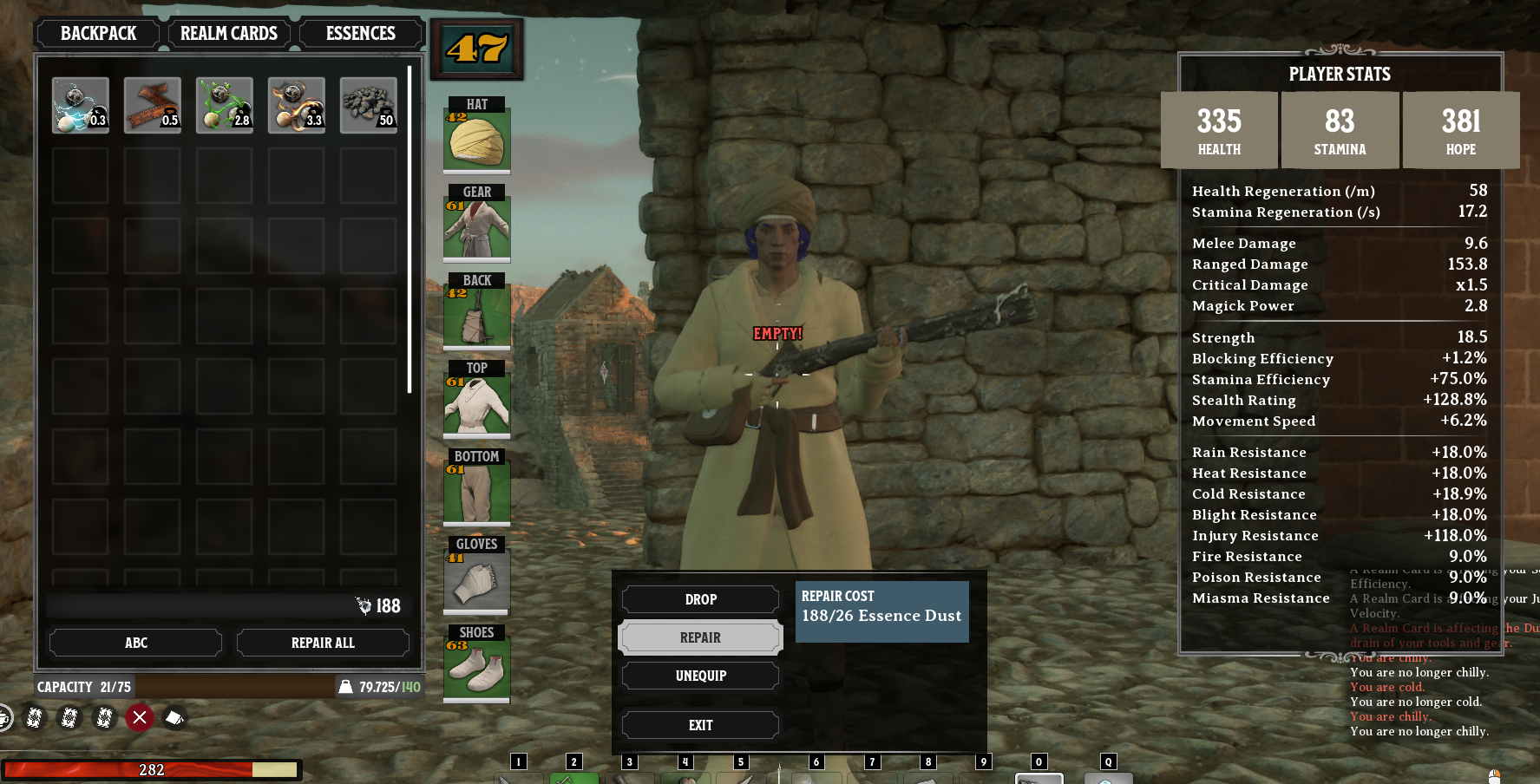
Task: Unequip the item via context menu
Action: (700, 676)
